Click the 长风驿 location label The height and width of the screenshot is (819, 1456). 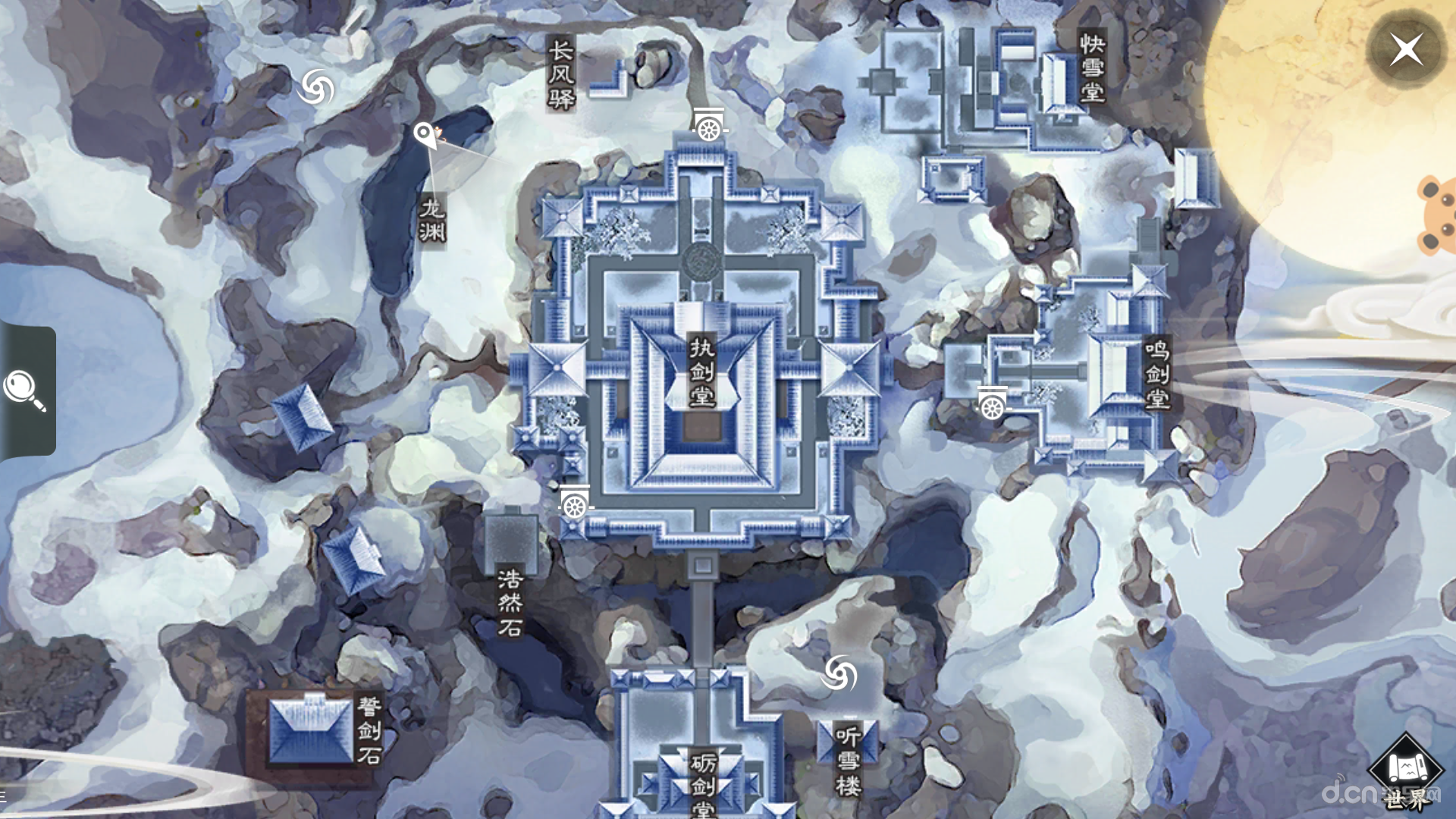pos(561,74)
